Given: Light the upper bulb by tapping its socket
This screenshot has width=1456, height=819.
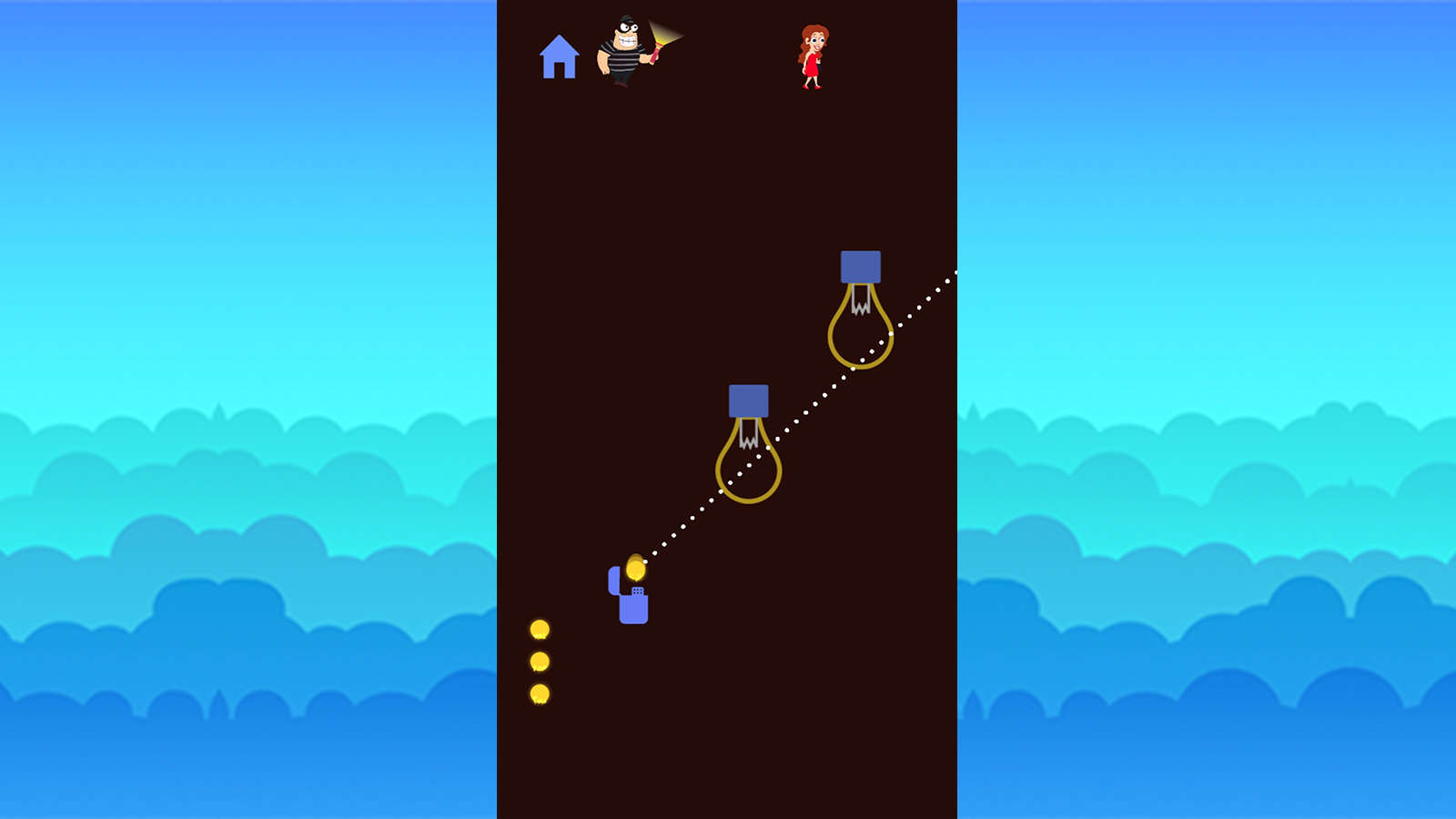Looking at the screenshot, I should pos(861,268).
